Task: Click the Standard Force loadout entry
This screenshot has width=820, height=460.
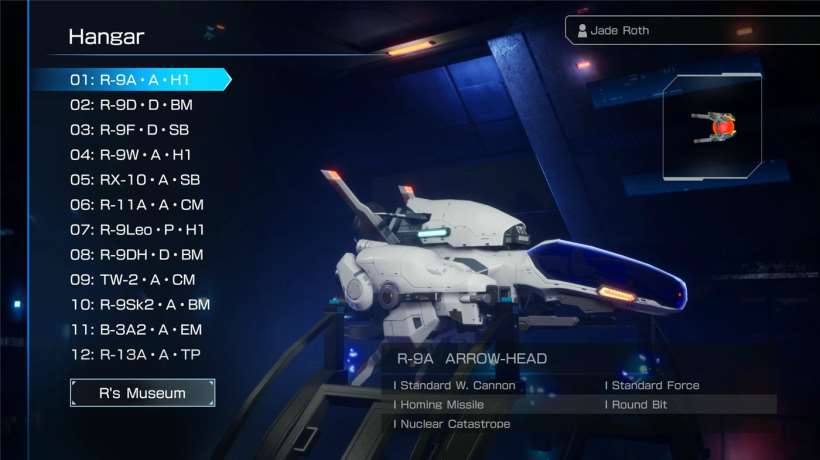Action: pyautogui.click(x=653, y=385)
